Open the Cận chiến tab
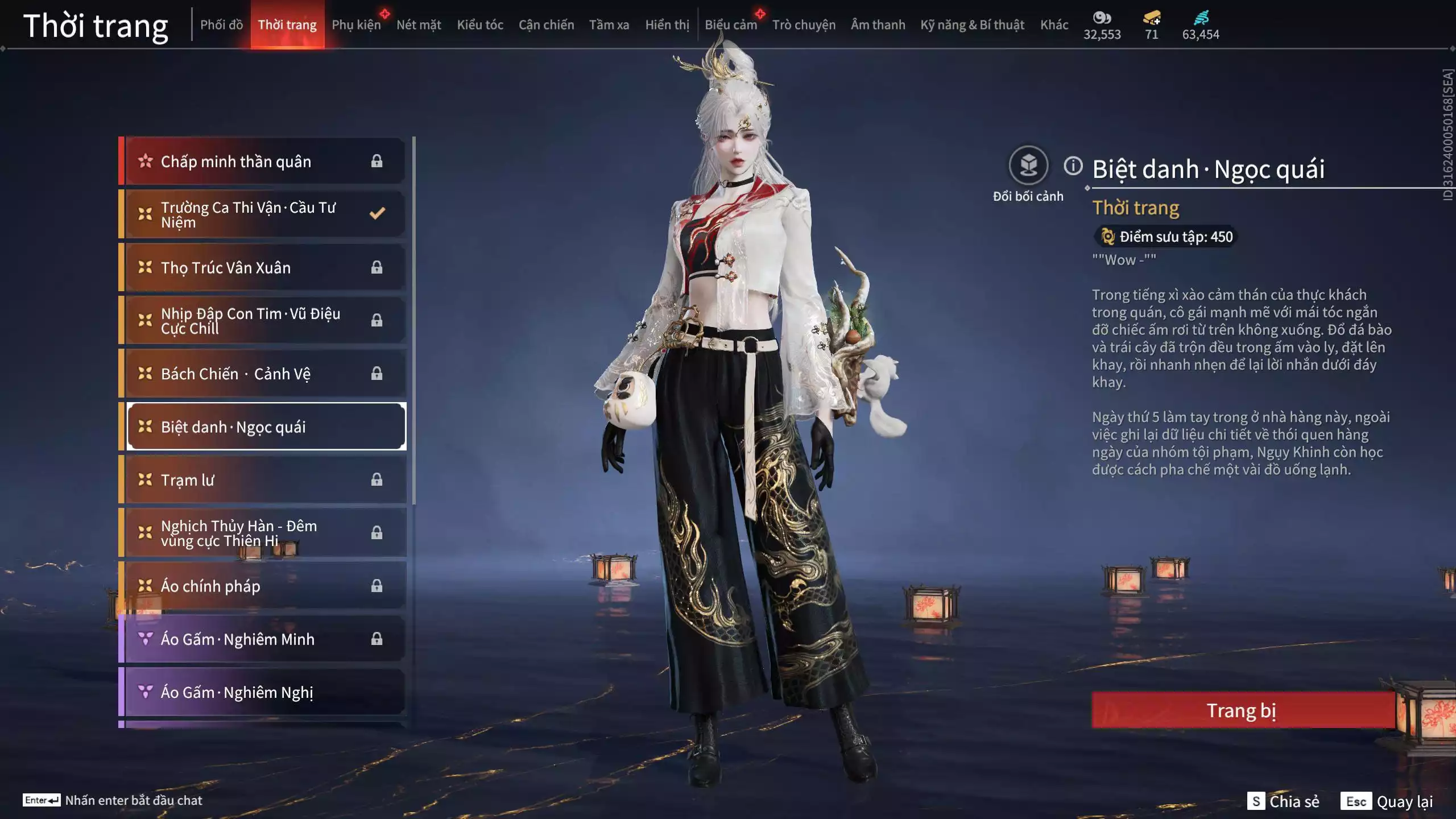This screenshot has width=1456, height=819. [546, 25]
